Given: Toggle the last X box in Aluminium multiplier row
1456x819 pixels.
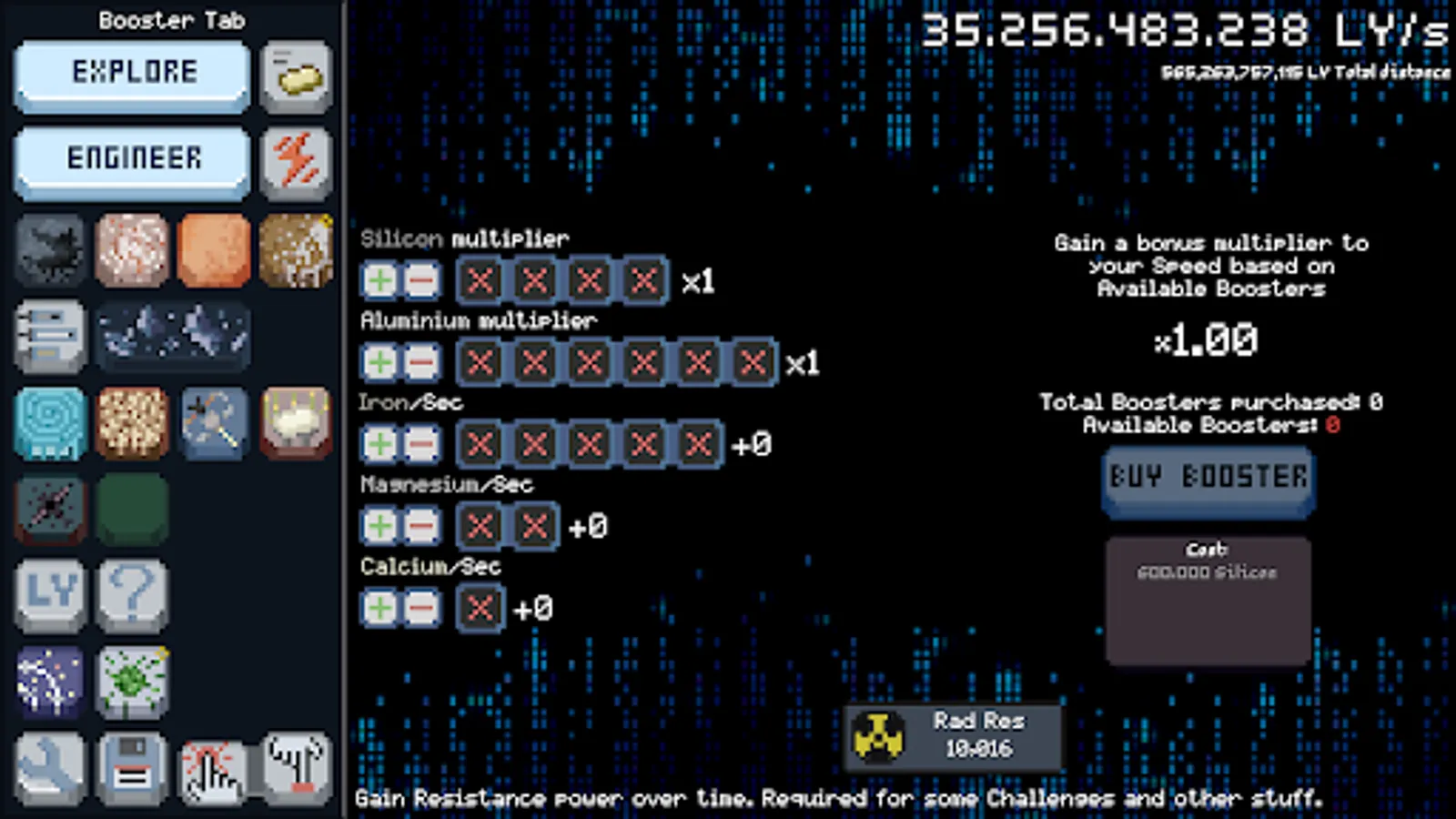Looking at the screenshot, I should tap(752, 362).
